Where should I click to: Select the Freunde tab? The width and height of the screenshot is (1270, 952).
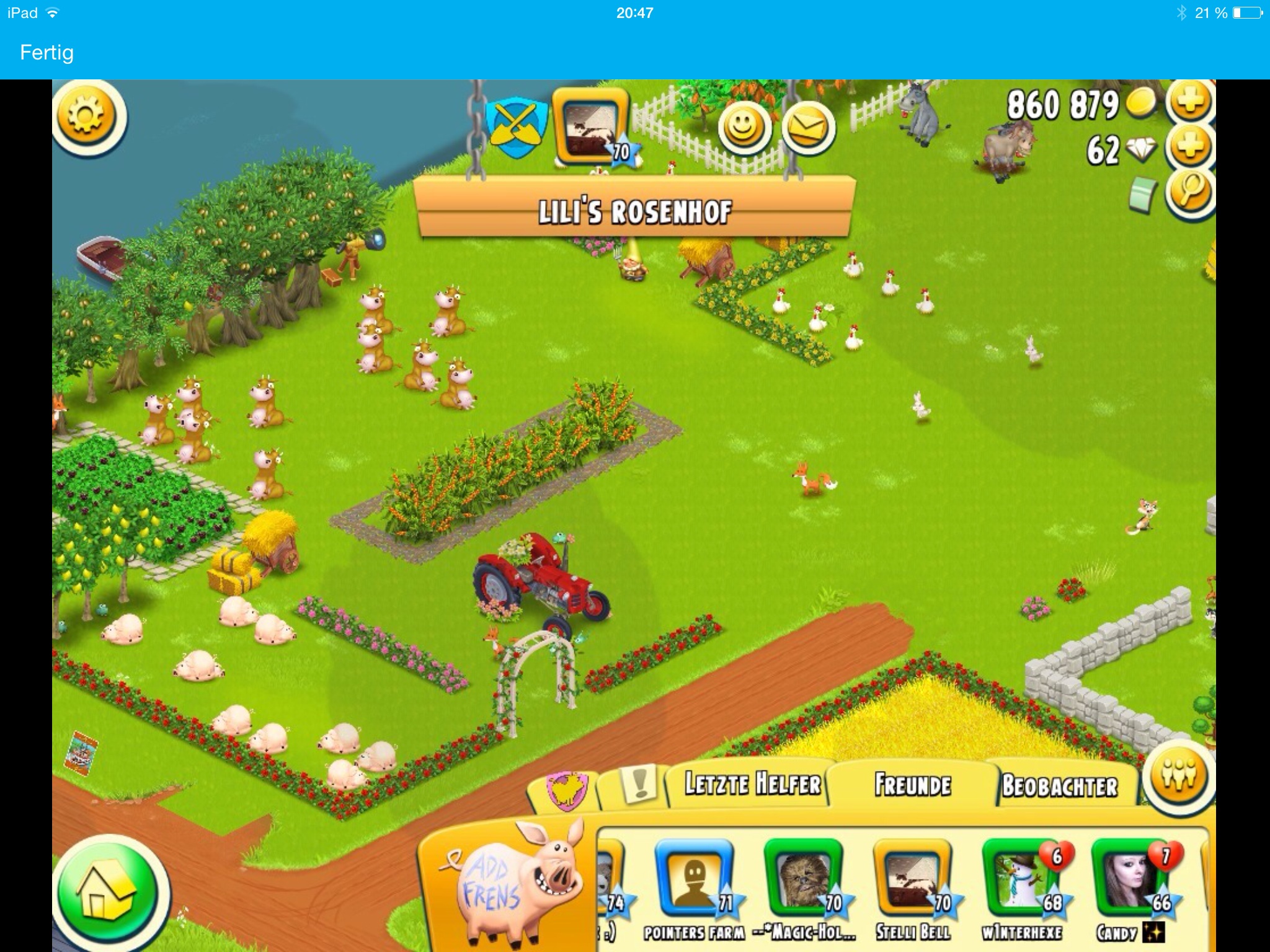913,785
